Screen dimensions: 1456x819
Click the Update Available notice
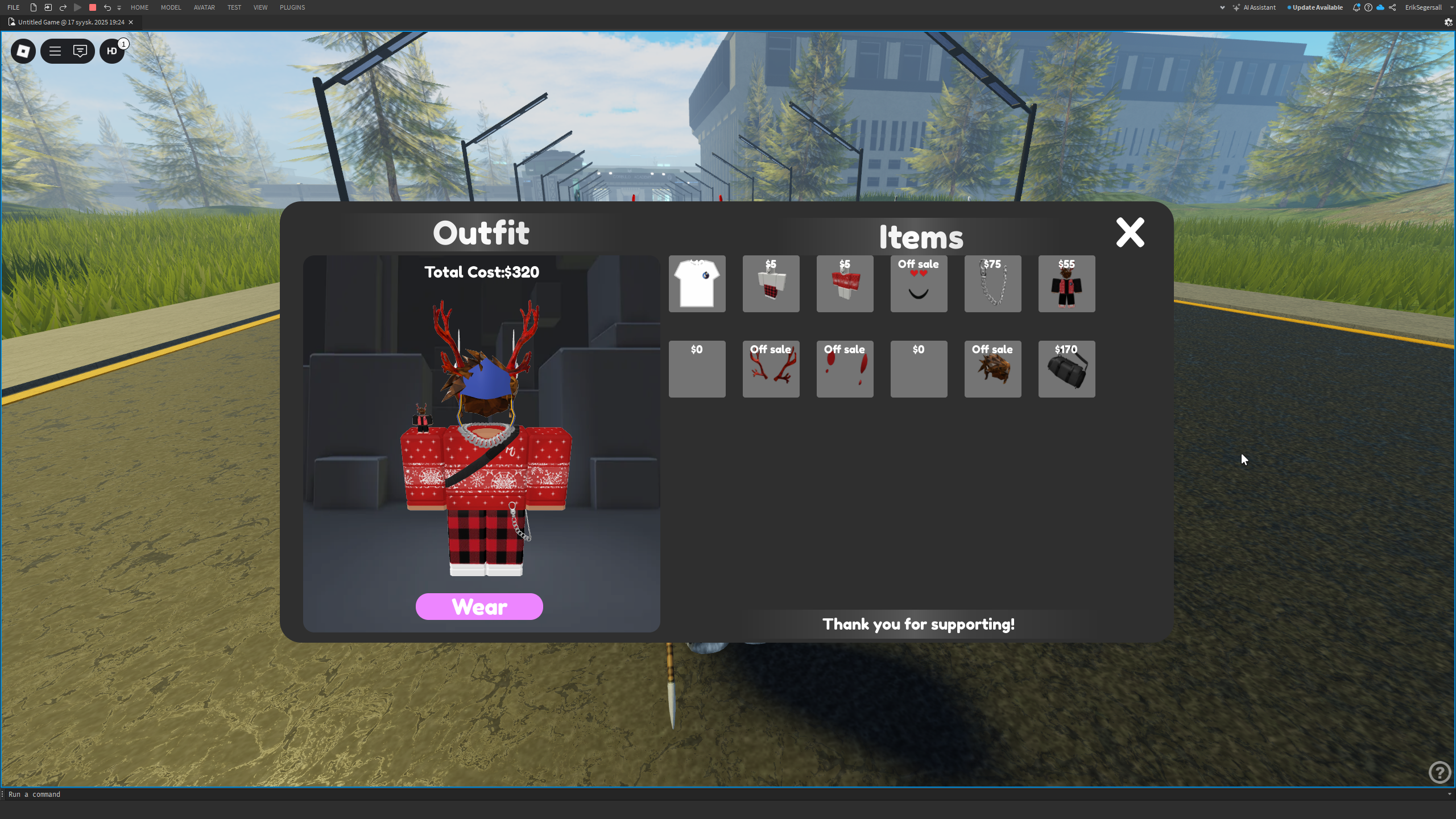1318,7
